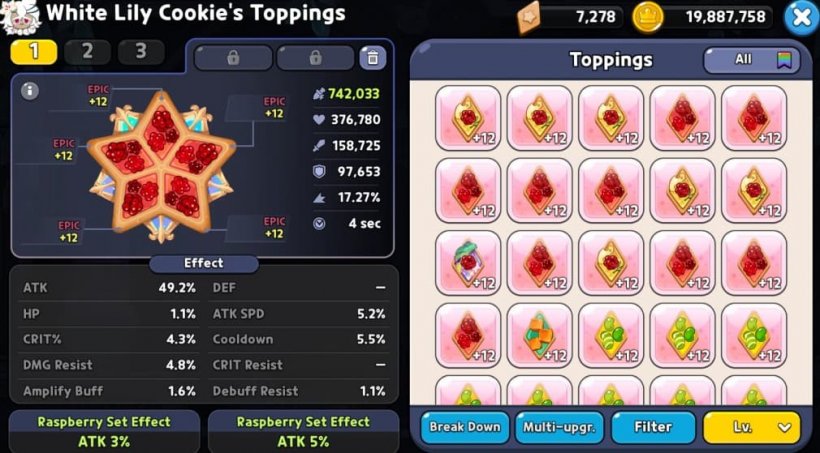
Task: View the Raspberry Set Effect ATK 5%
Action: (x=303, y=431)
